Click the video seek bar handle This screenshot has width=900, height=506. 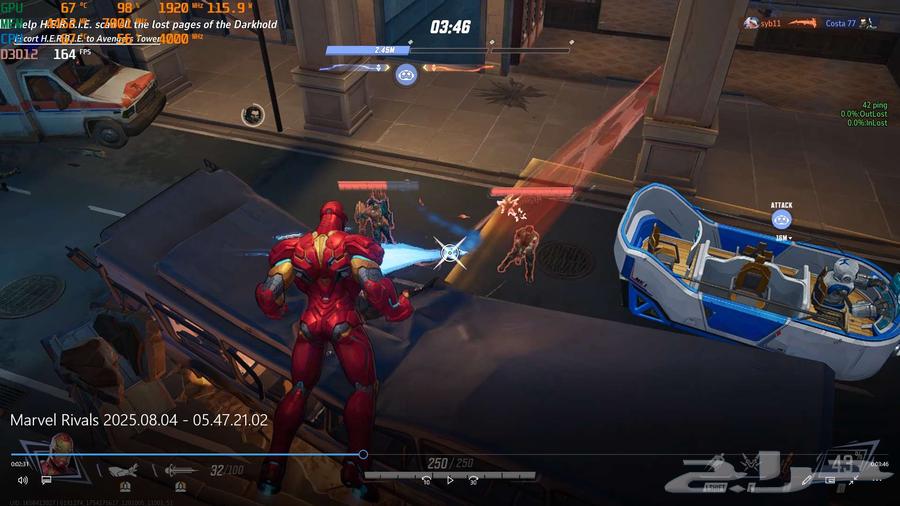click(363, 455)
